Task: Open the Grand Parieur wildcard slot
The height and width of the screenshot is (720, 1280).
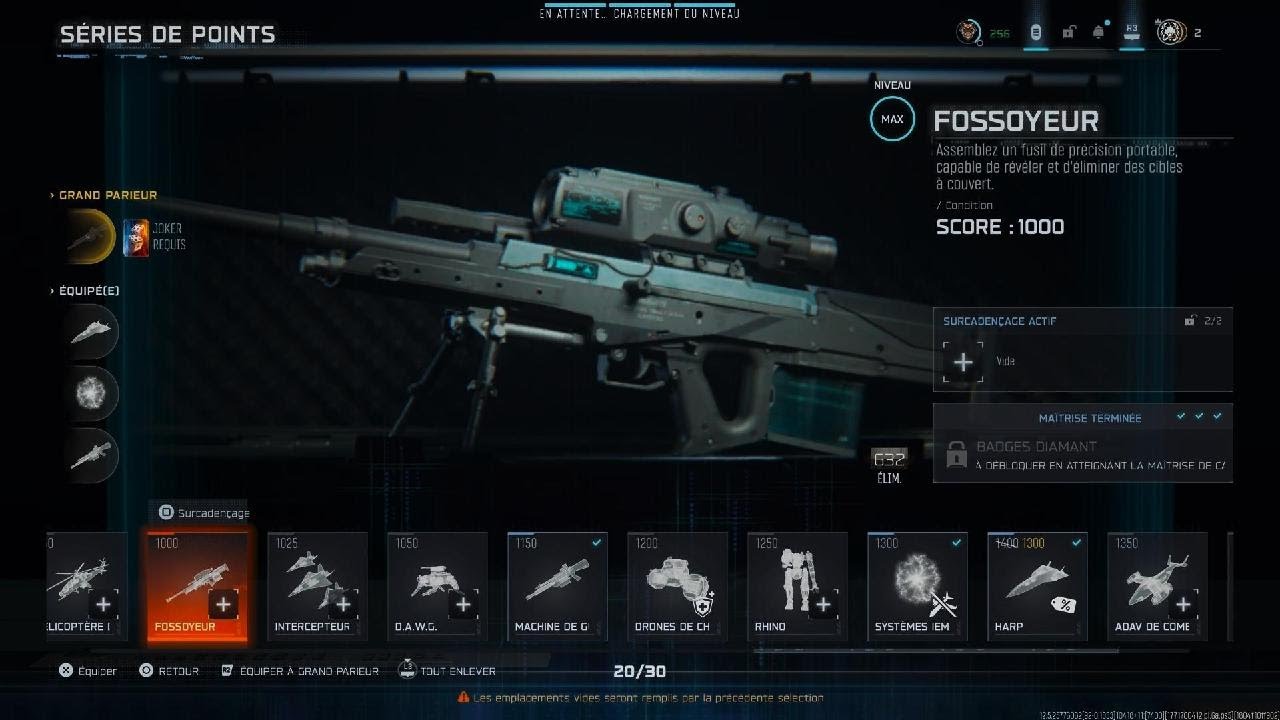Action: 91,236
